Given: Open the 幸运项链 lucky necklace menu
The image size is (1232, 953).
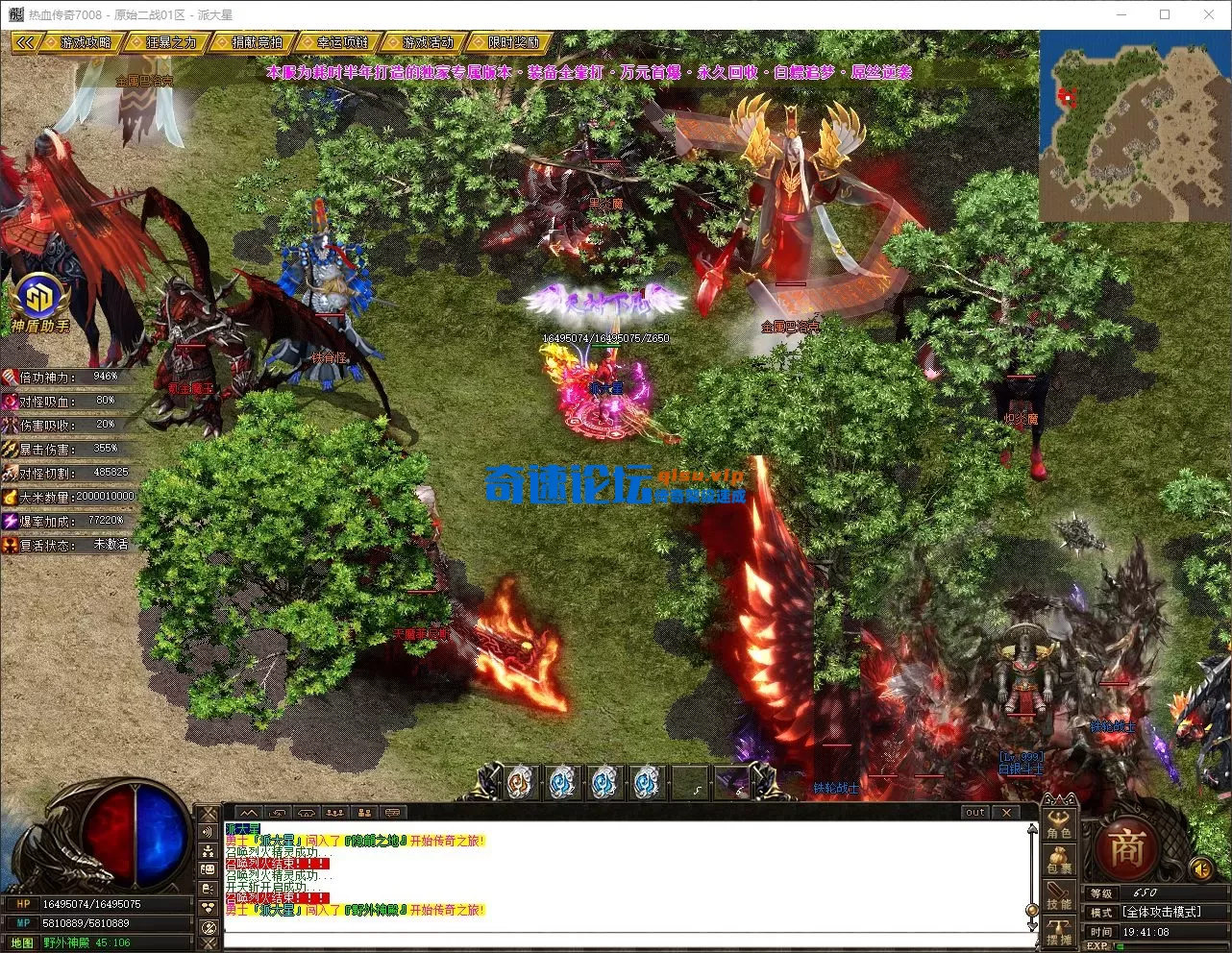Looking at the screenshot, I should [x=342, y=43].
